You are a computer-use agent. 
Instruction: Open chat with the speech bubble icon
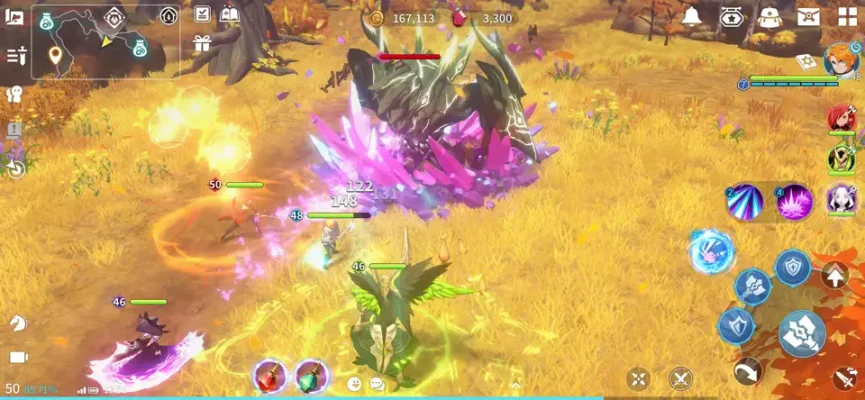[x=377, y=384]
